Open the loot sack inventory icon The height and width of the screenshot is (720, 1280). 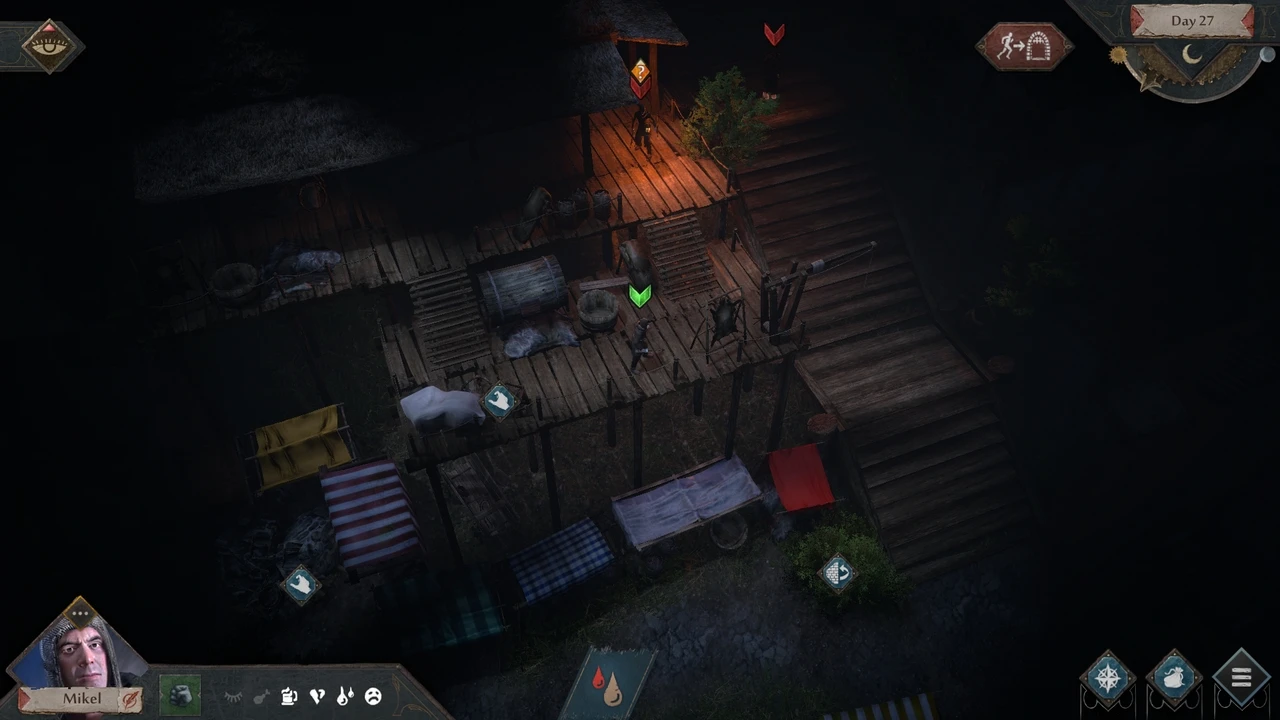coord(1173,678)
